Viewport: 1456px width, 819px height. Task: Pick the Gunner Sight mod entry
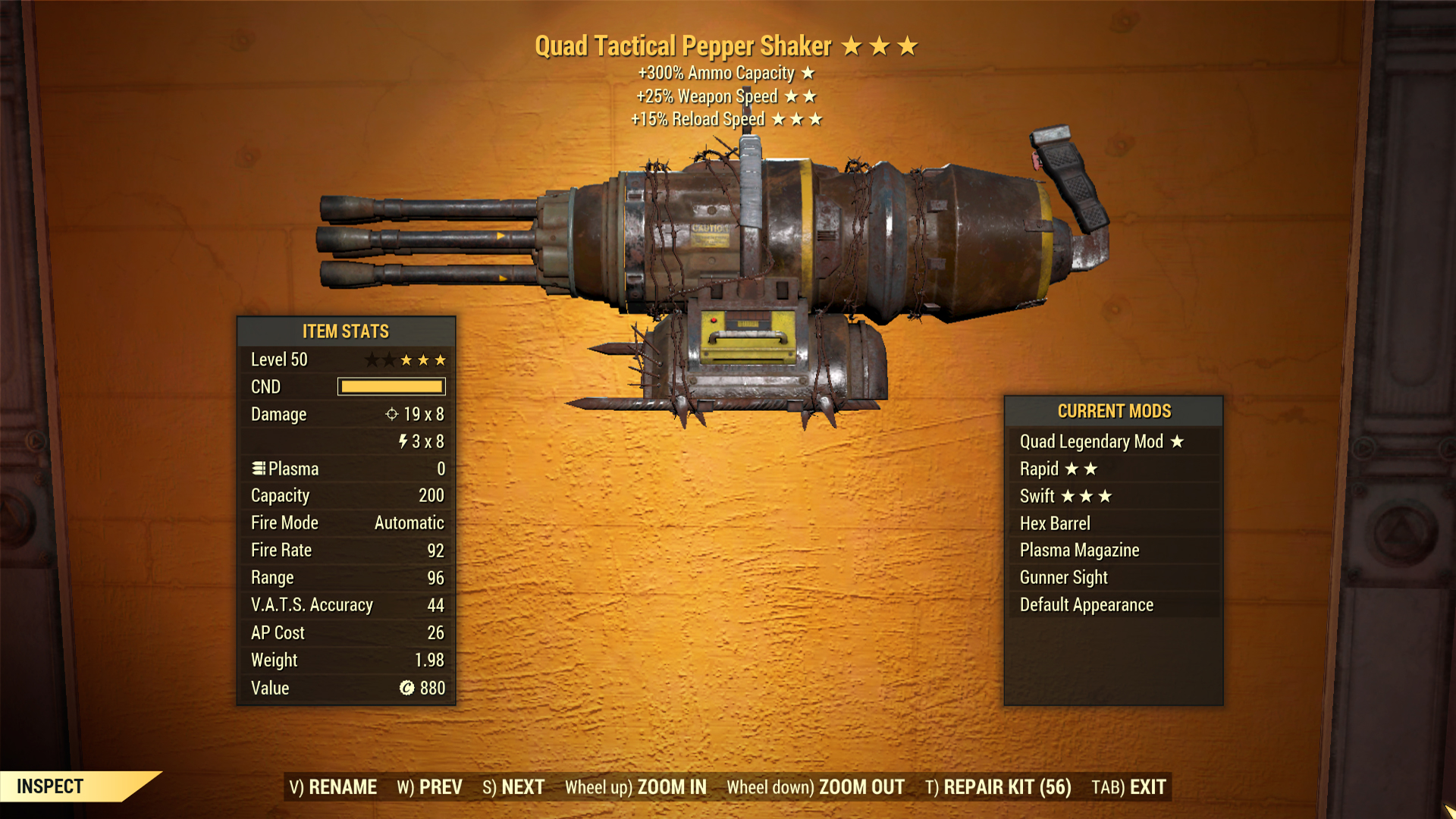point(1112,578)
